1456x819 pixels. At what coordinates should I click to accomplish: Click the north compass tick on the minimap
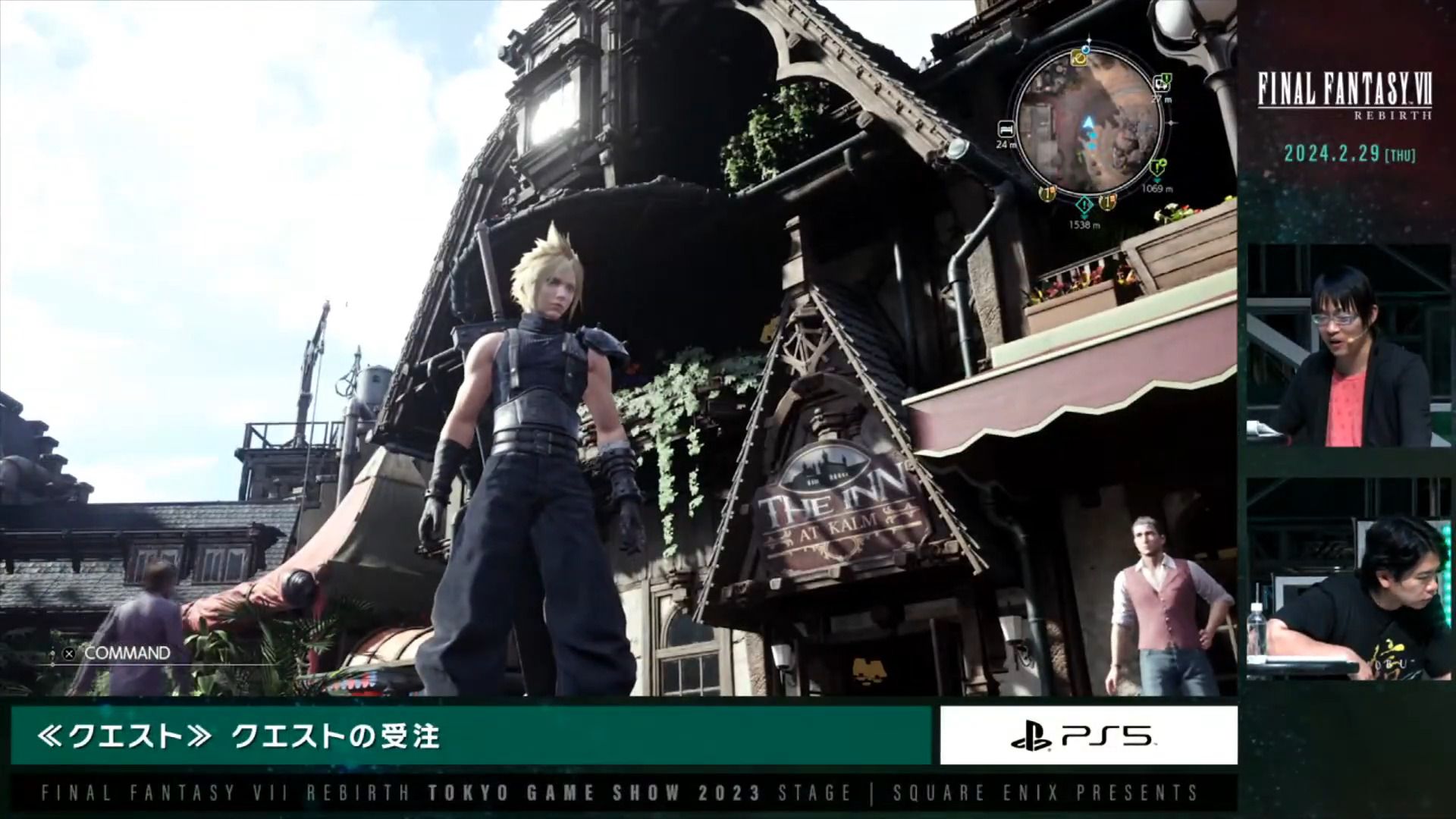(x=1088, y=40)
